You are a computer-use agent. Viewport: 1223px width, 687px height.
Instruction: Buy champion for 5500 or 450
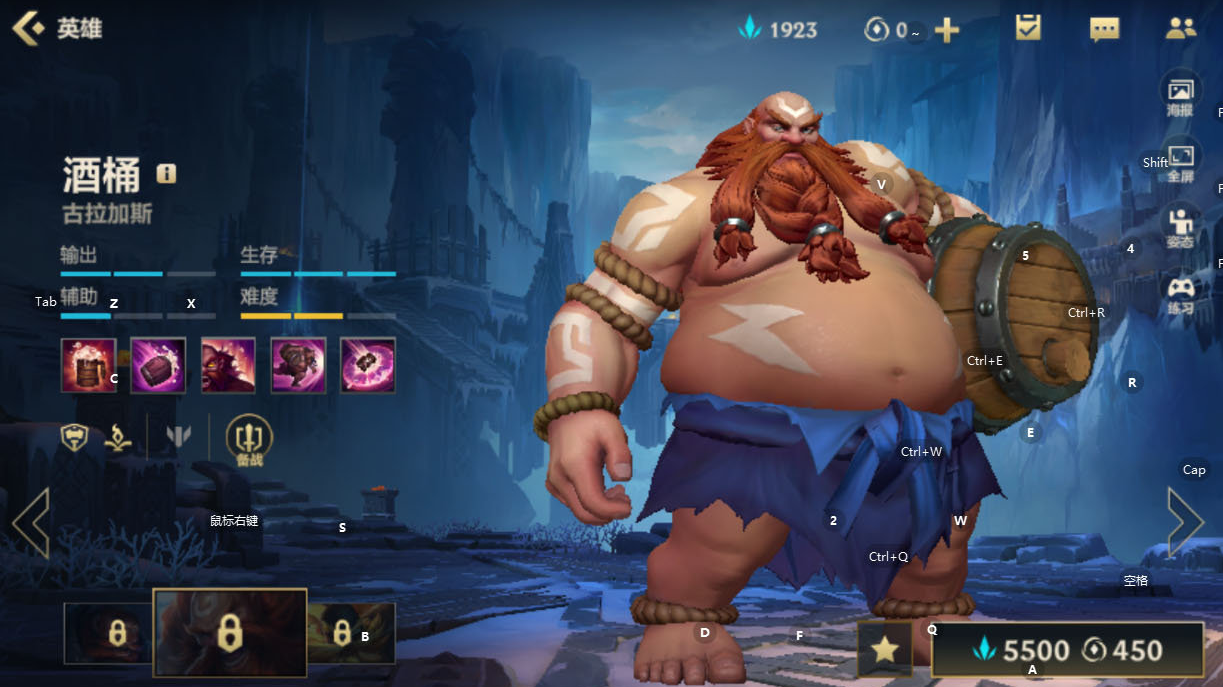1067,651
